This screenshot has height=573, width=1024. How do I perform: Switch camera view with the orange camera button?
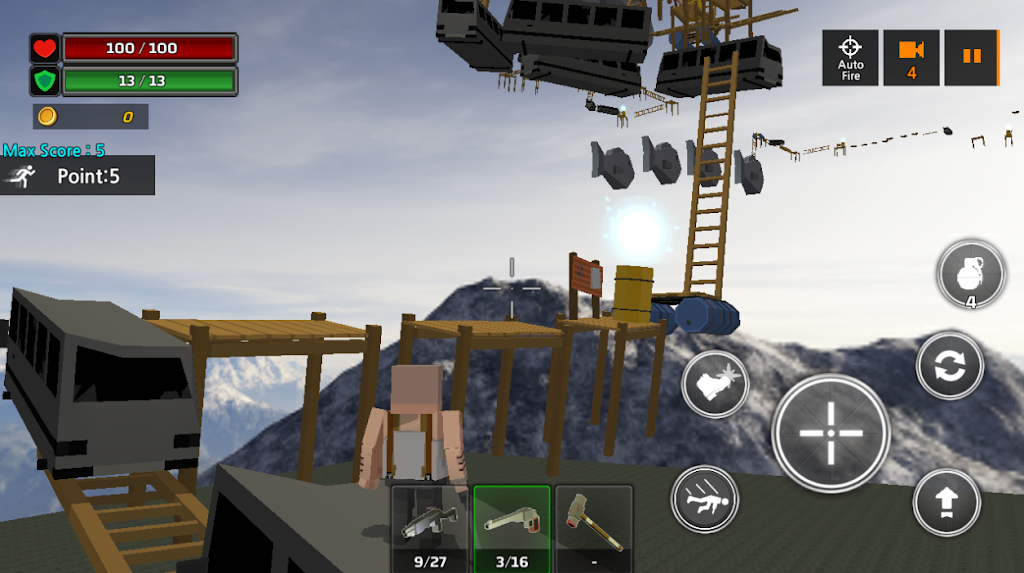[x=911, y=57]
